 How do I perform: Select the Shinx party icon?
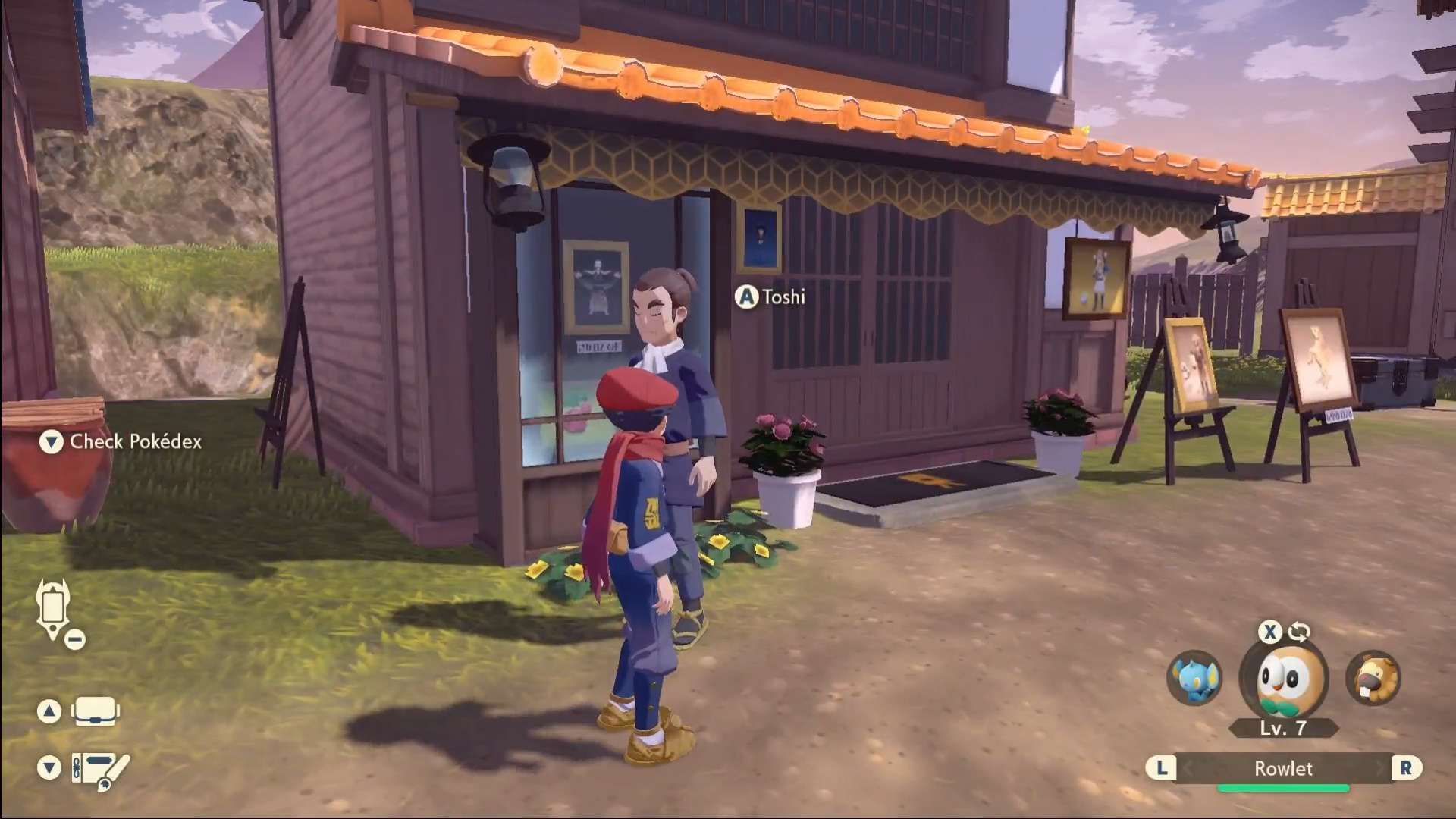click(1194, 677)
